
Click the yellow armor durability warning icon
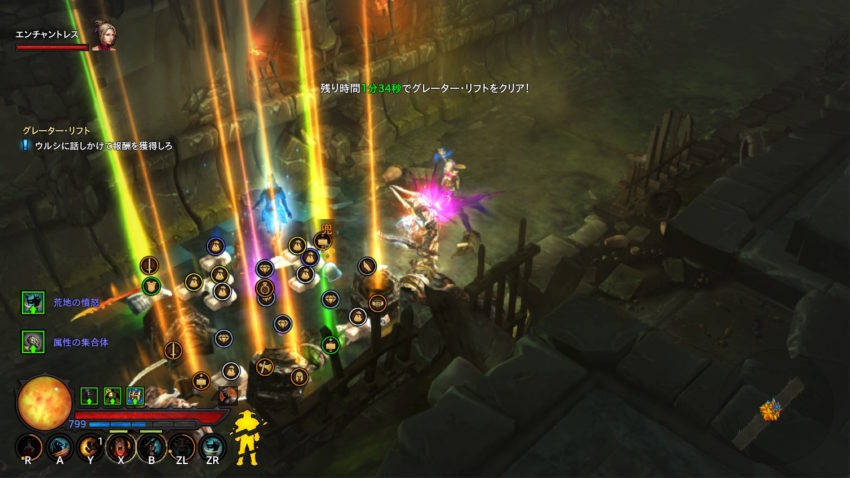tap(246, 437)
